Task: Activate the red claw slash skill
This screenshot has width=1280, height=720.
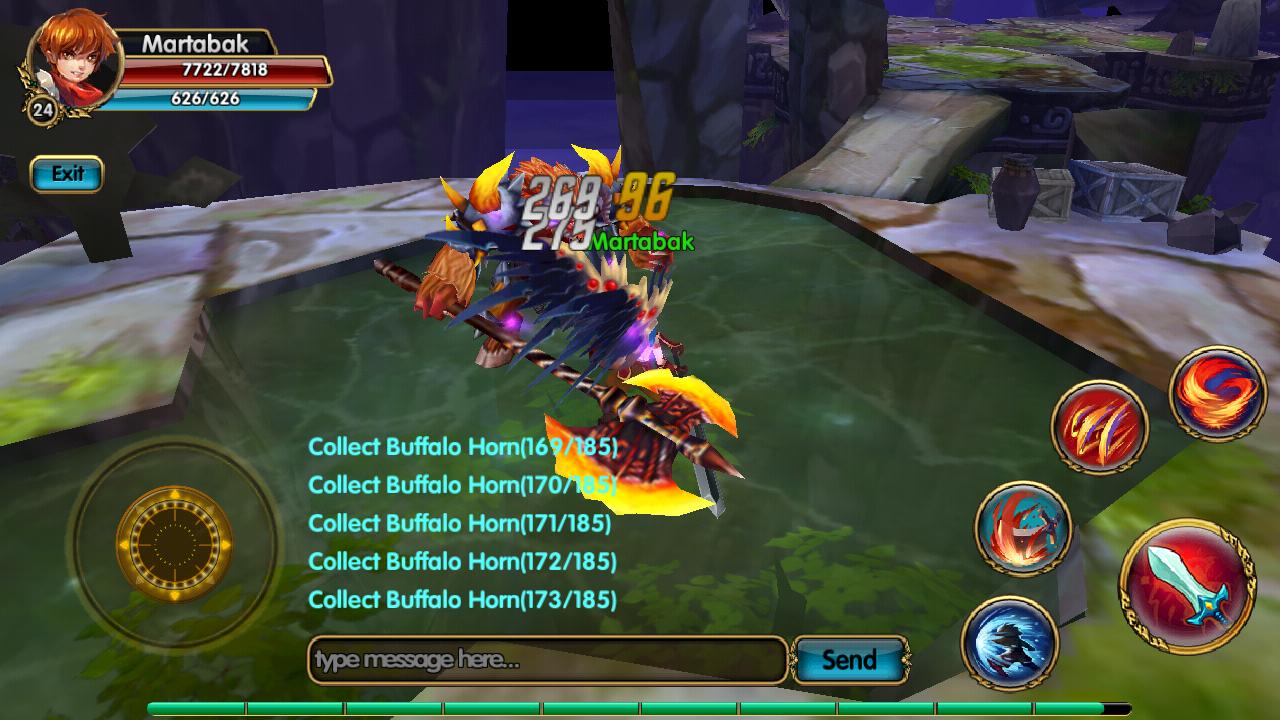Action: tap(1099, 427)
